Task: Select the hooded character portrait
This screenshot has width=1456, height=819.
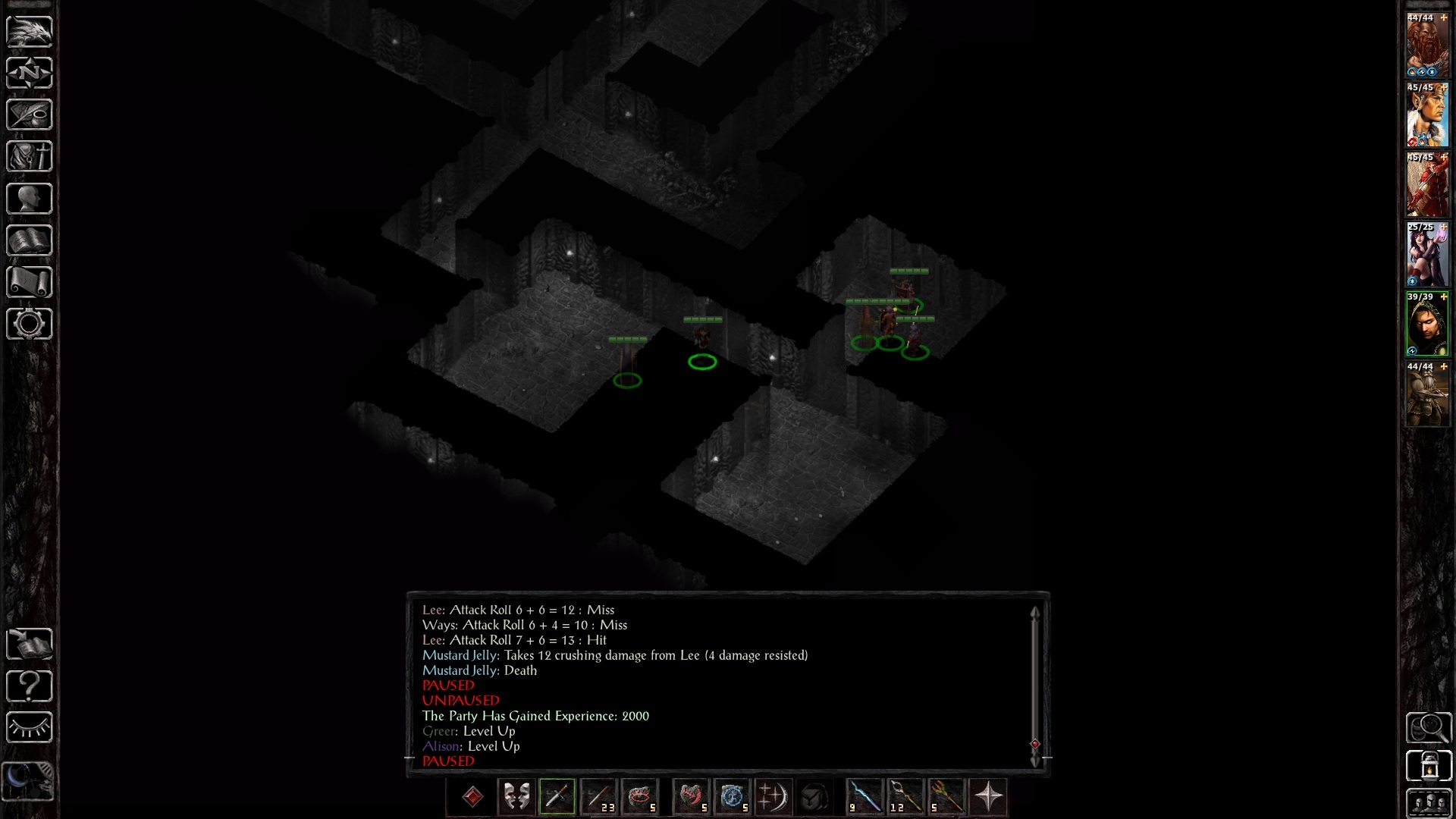Action: 1427,325
